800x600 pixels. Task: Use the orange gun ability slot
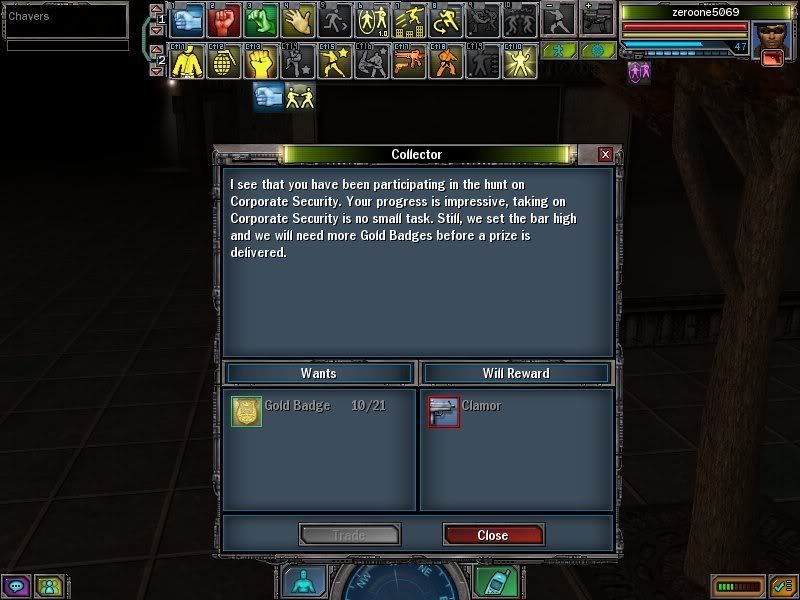coord(406,62)
